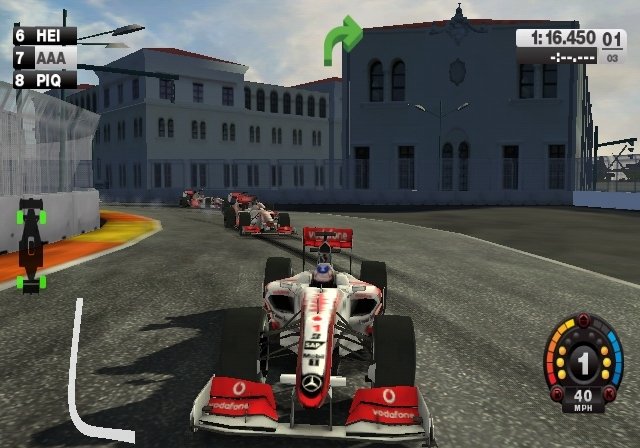Select the HEI row in the standings
The width and height of the screenshot is (640, 448).
[x=44, y=35]
